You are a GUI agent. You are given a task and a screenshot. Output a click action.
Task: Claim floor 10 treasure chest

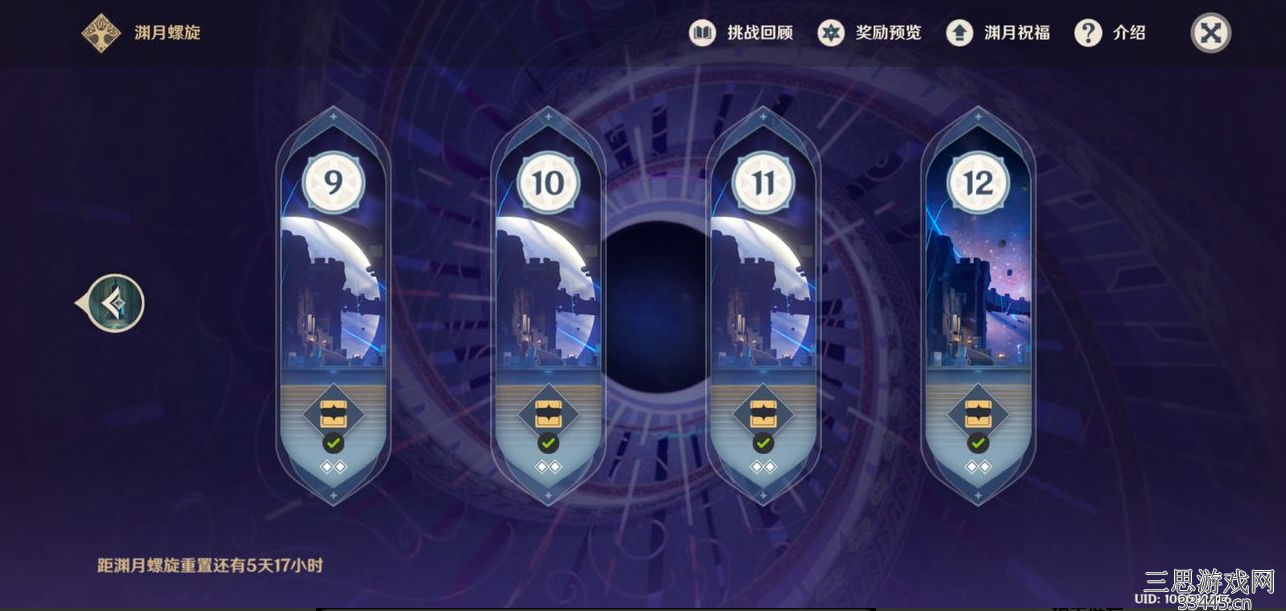click(x=547, y=413)
